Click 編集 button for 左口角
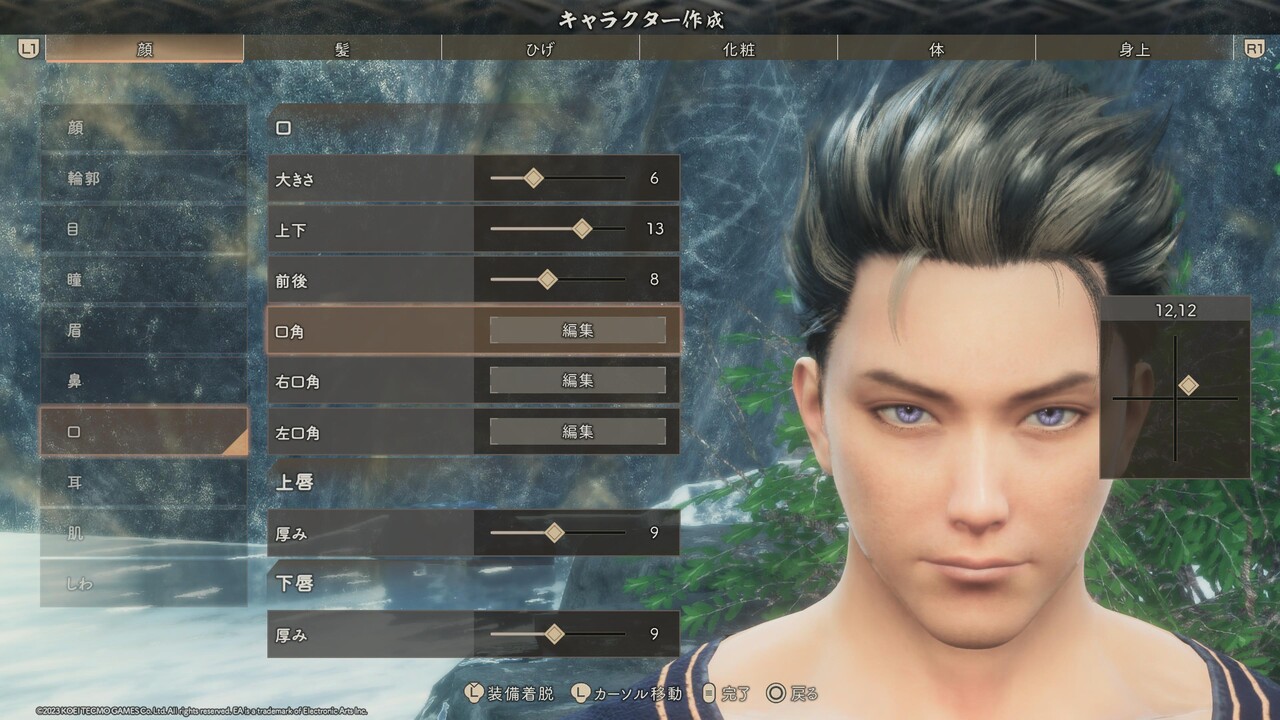1280x720 pixels. coord(577,432)
